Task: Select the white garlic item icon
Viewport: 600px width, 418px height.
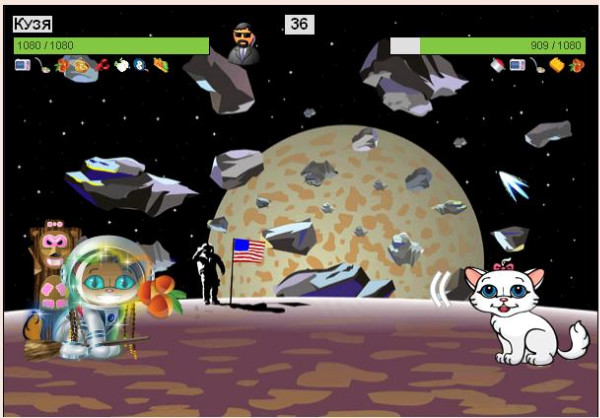Action: [x=121, y=66]
